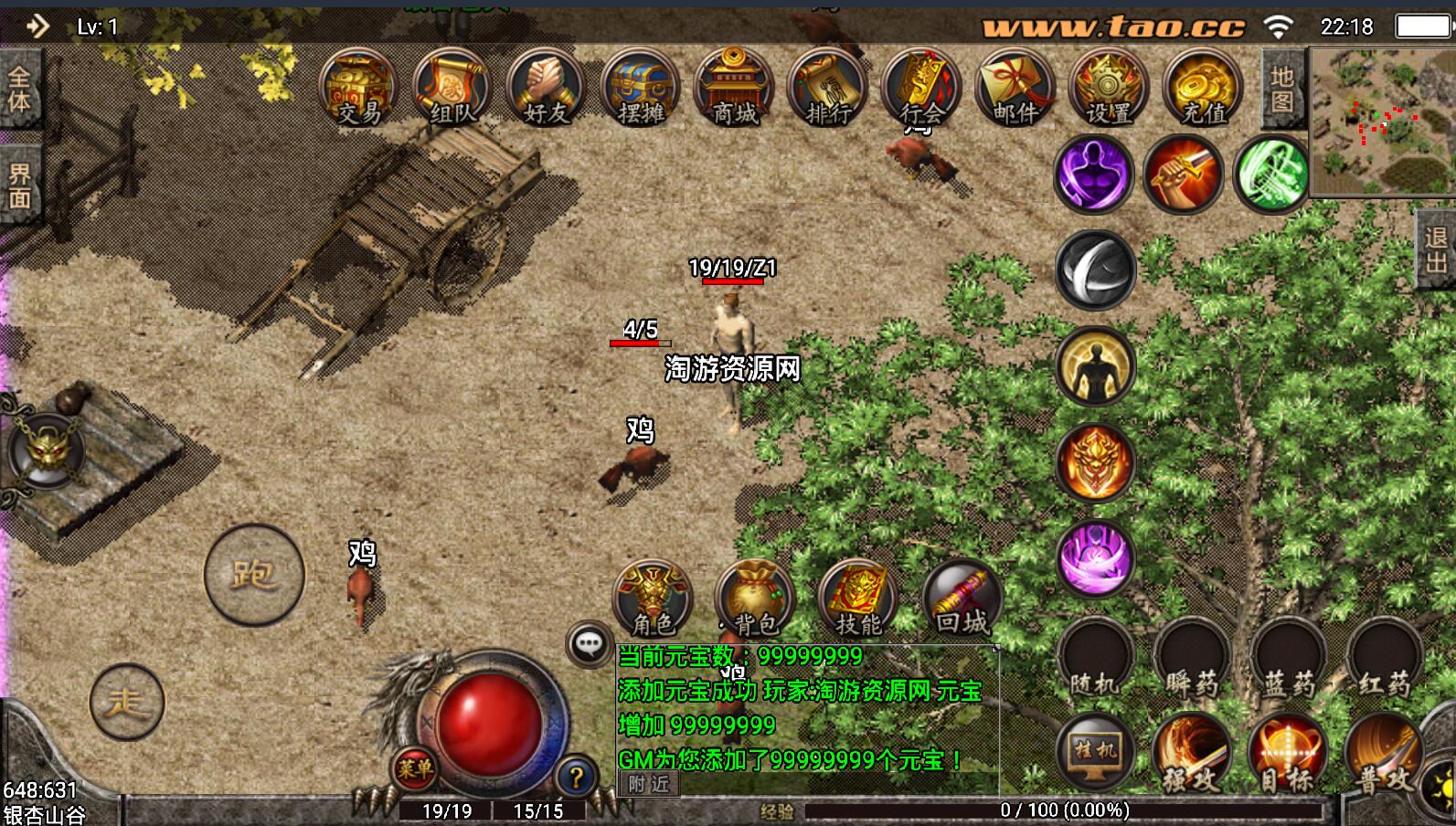Open the 交易 (Trade) icon
Image resolution: width=1456 pixels, height=826 pixels.
click(357, 89)
